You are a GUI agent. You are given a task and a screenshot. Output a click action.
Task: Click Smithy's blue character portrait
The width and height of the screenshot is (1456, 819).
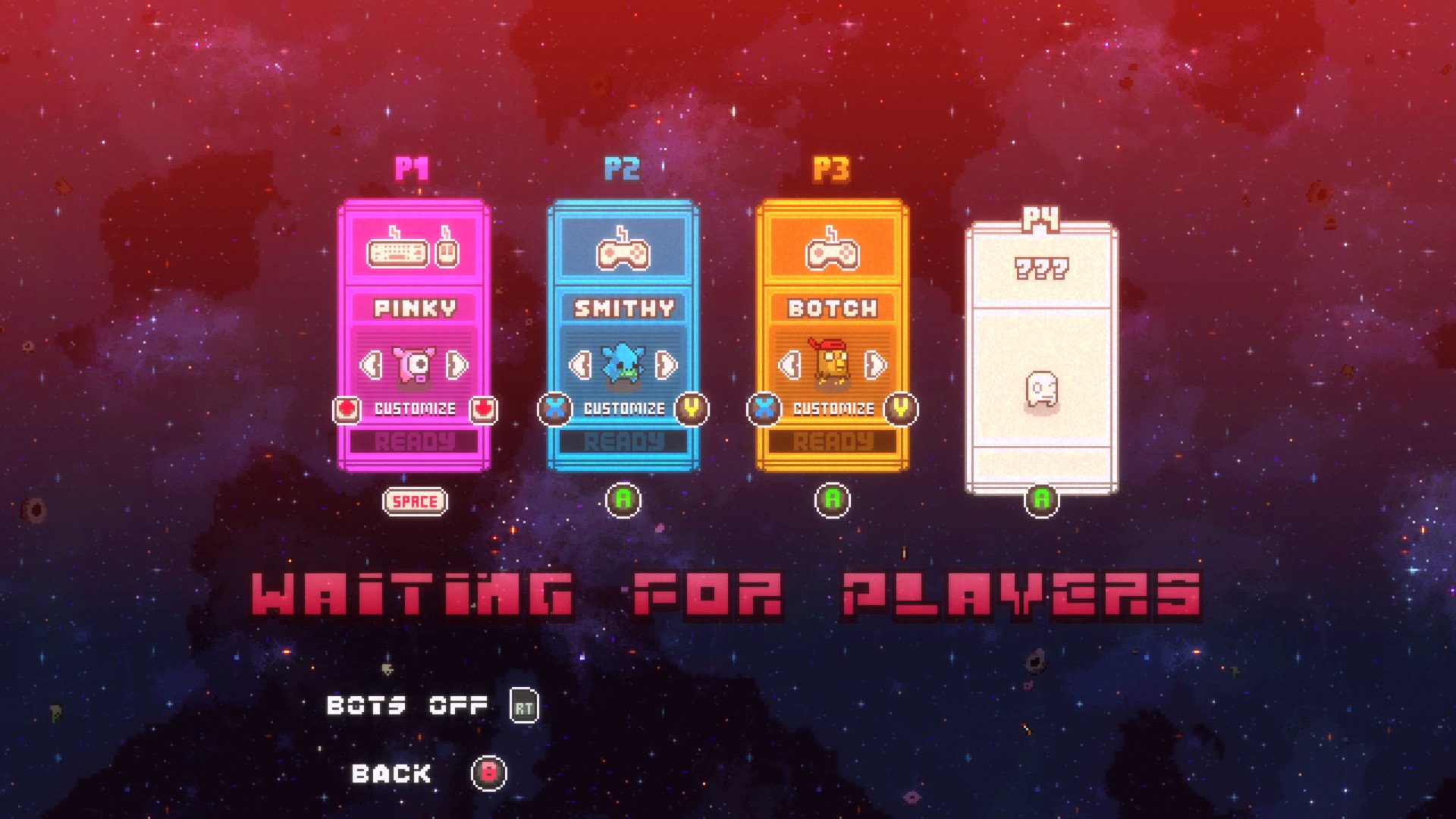tap(623, 366)
